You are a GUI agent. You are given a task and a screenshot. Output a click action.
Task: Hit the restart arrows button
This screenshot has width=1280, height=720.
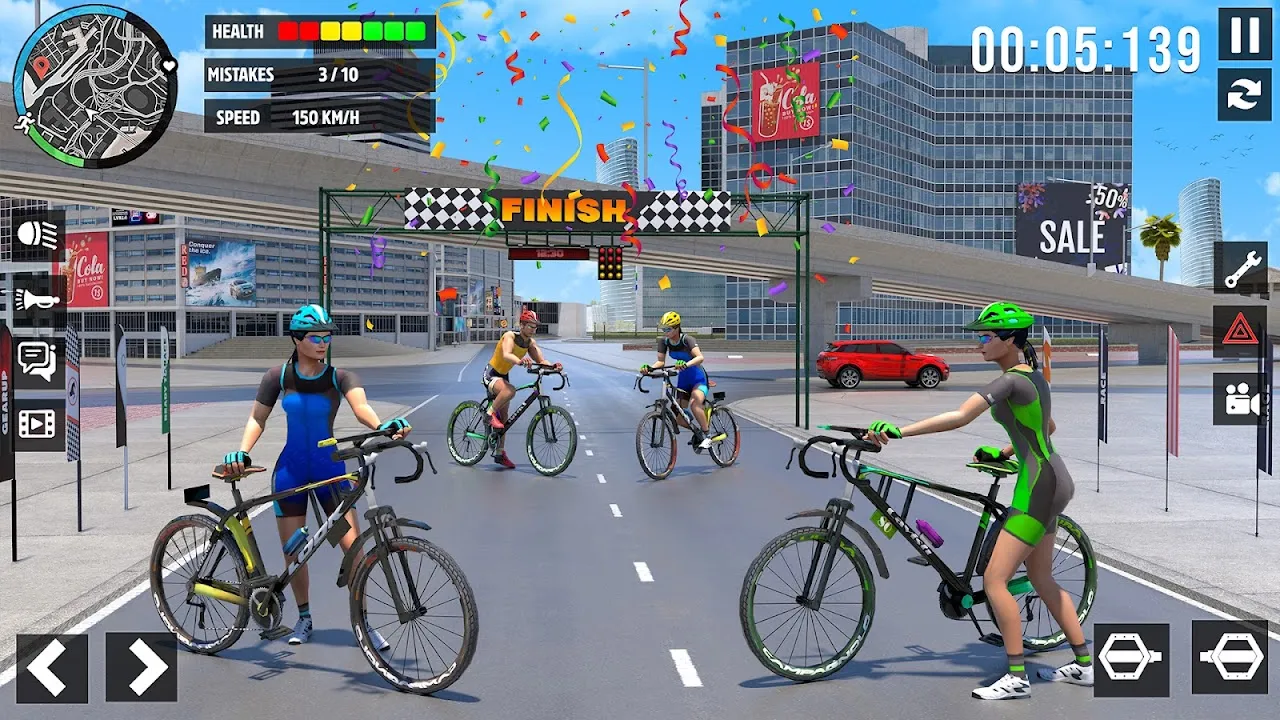(1244, 95)
